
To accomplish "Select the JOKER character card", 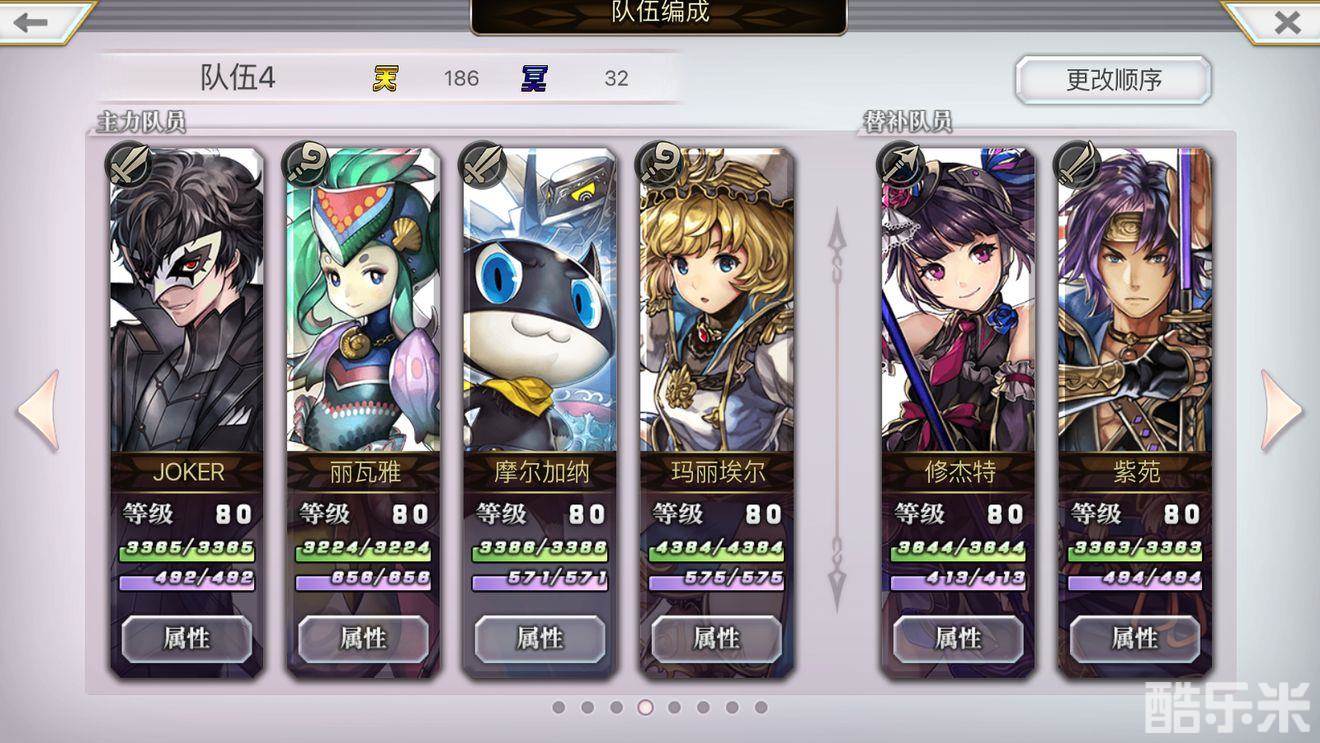I will pos(187,300).
